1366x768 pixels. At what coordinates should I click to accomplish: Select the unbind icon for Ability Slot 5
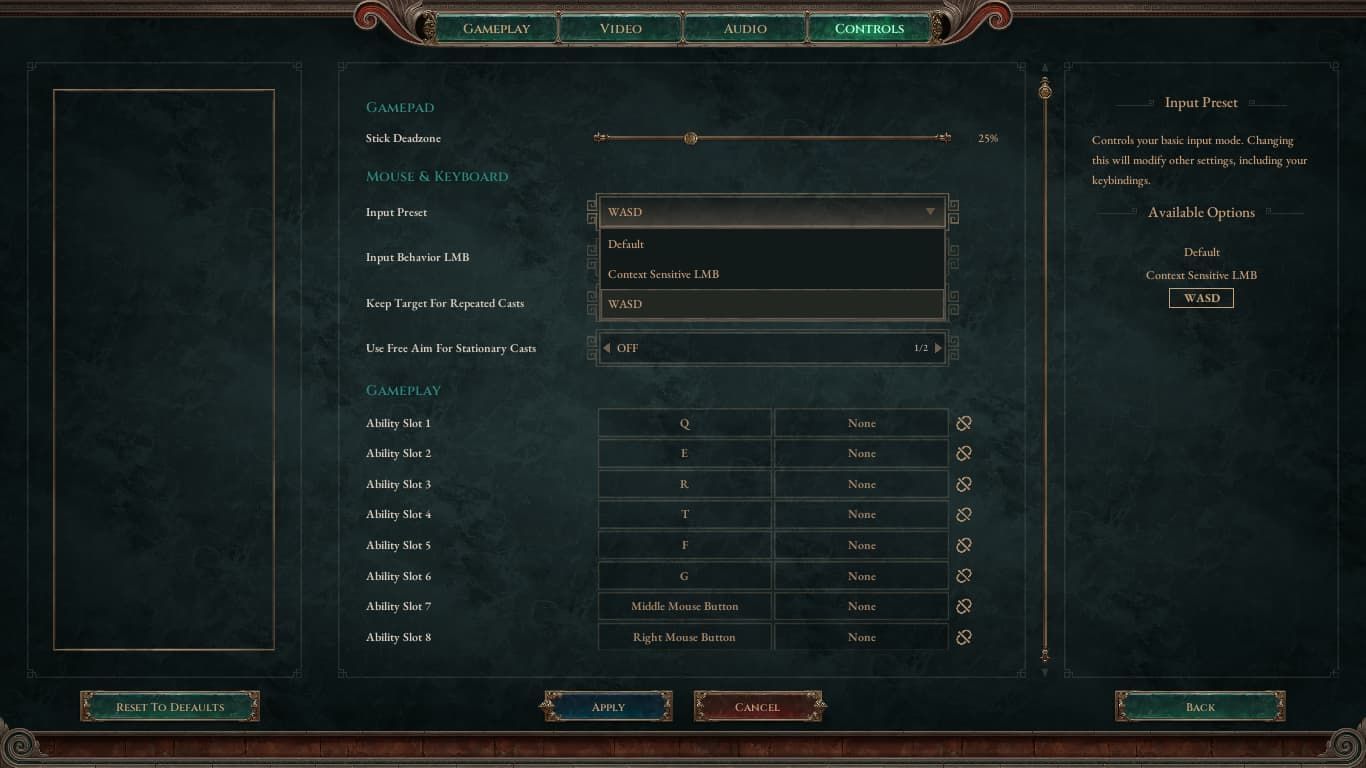click(962, 545)
